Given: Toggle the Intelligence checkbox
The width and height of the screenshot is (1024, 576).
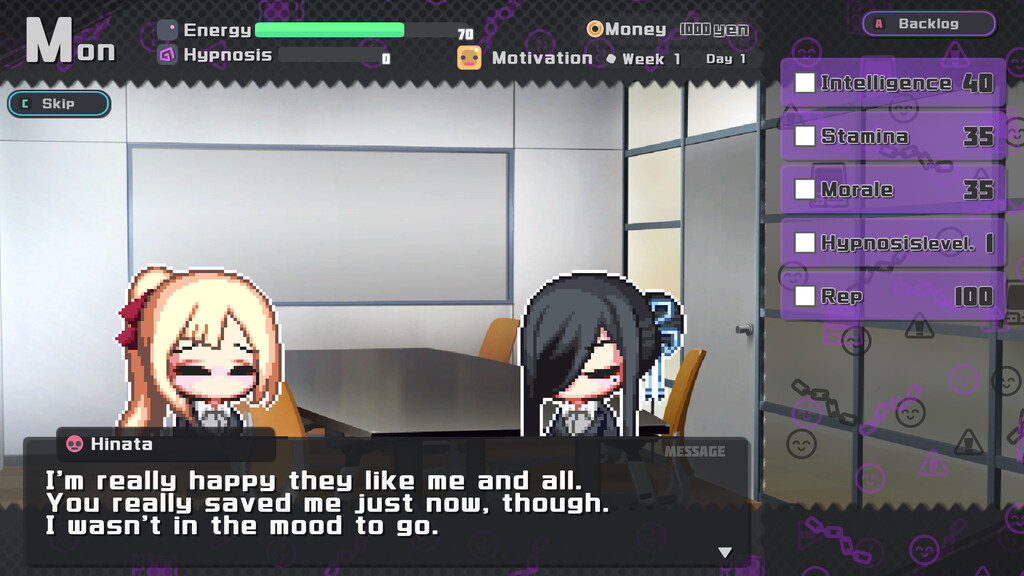Looking at the screenshot, I should [805, 83].
